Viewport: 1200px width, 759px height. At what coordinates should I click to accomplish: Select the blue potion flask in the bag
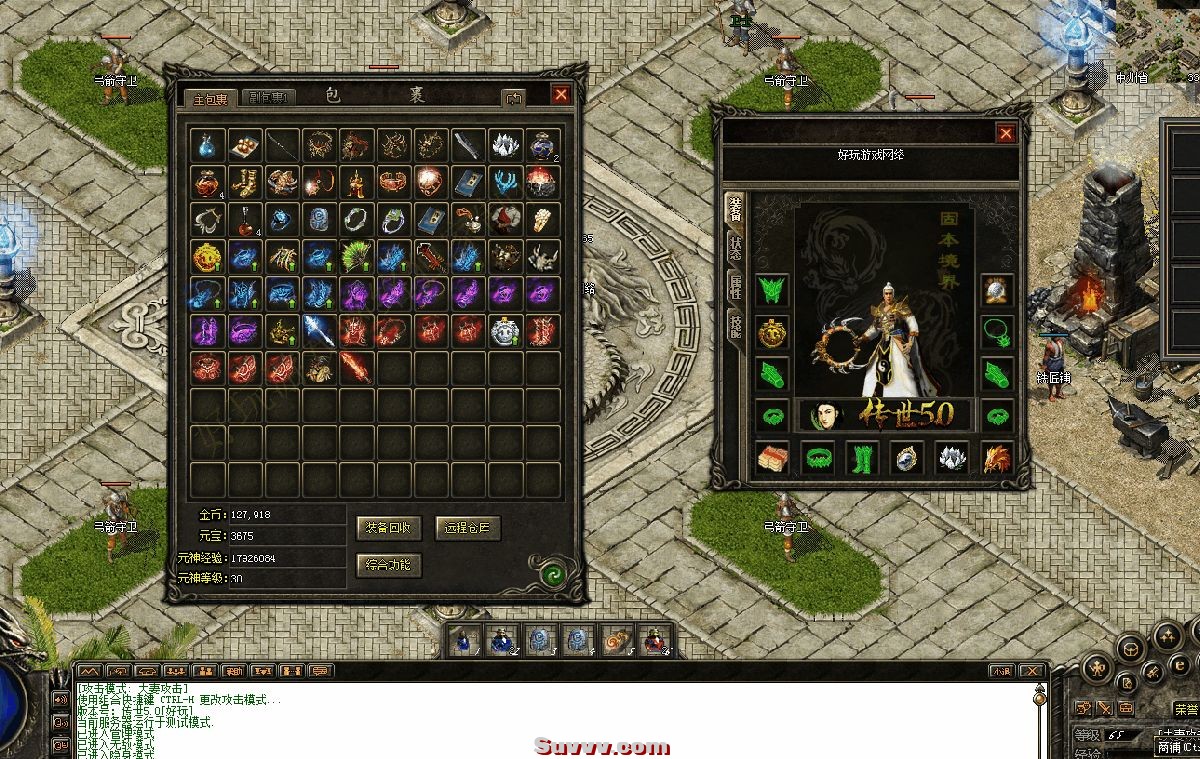tap(206, 145)
